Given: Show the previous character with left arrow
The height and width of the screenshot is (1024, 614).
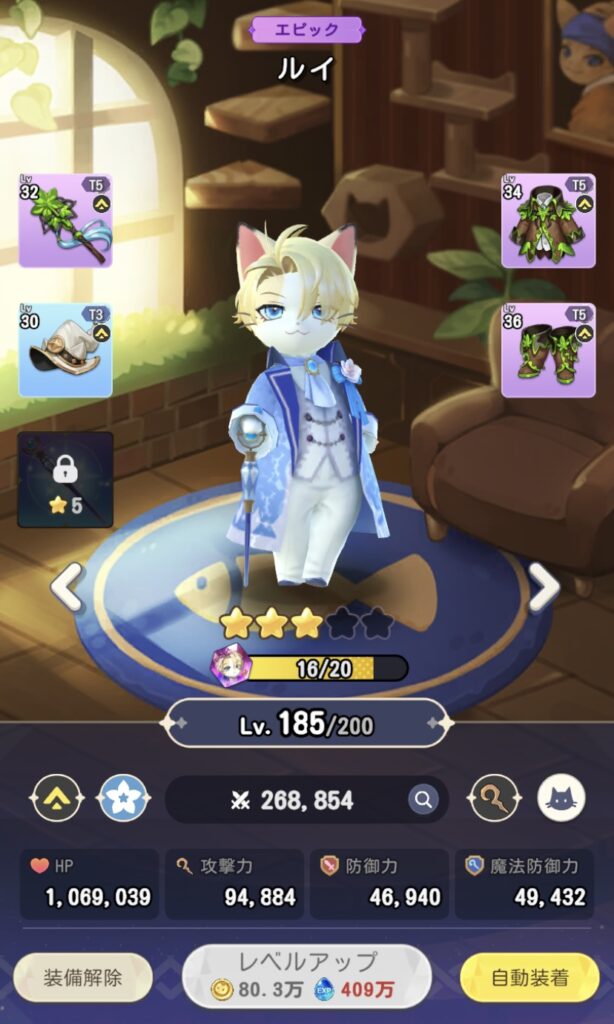Looking at the screenshot, I should [x=67, y=587].
